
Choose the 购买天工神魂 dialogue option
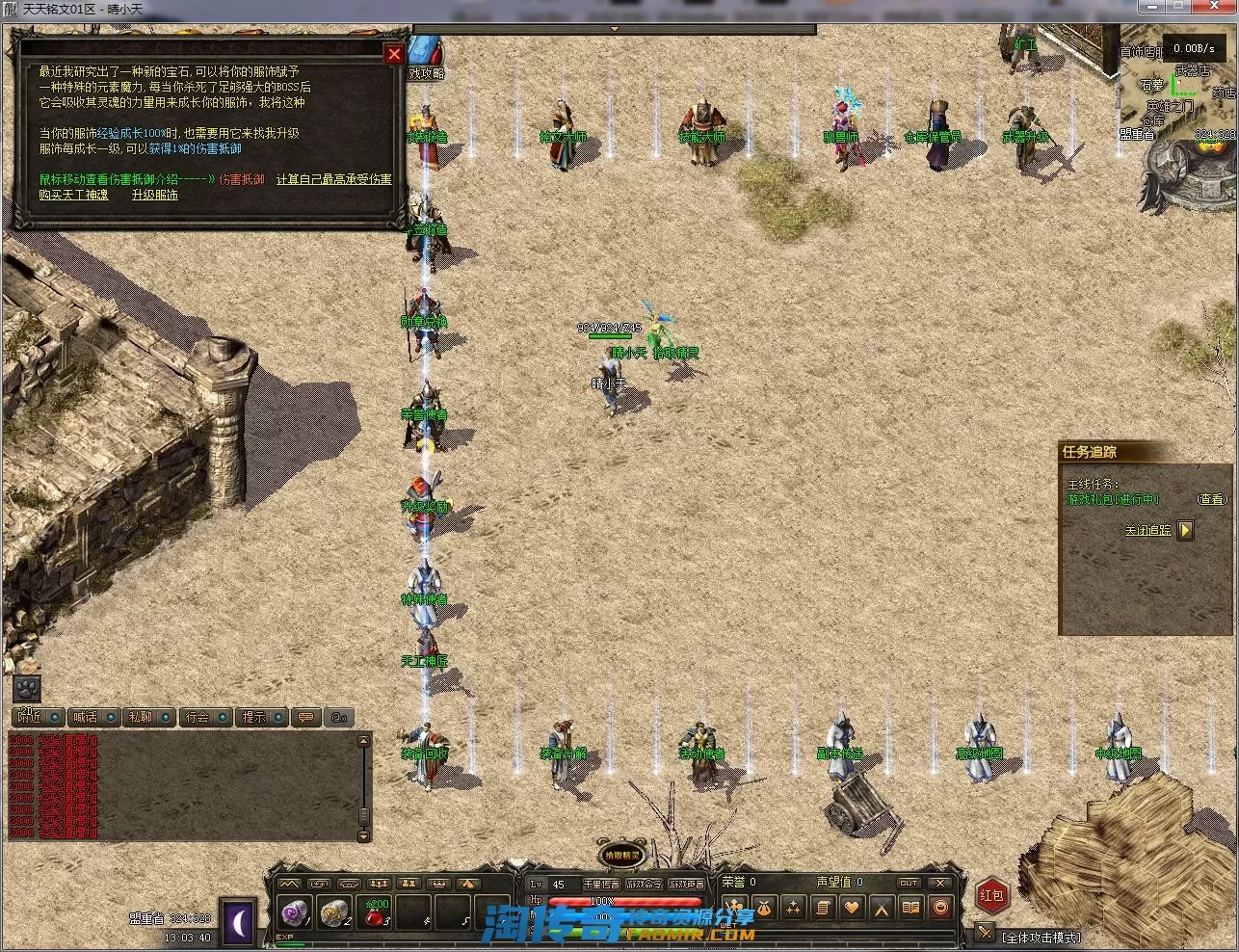(73, 195)
